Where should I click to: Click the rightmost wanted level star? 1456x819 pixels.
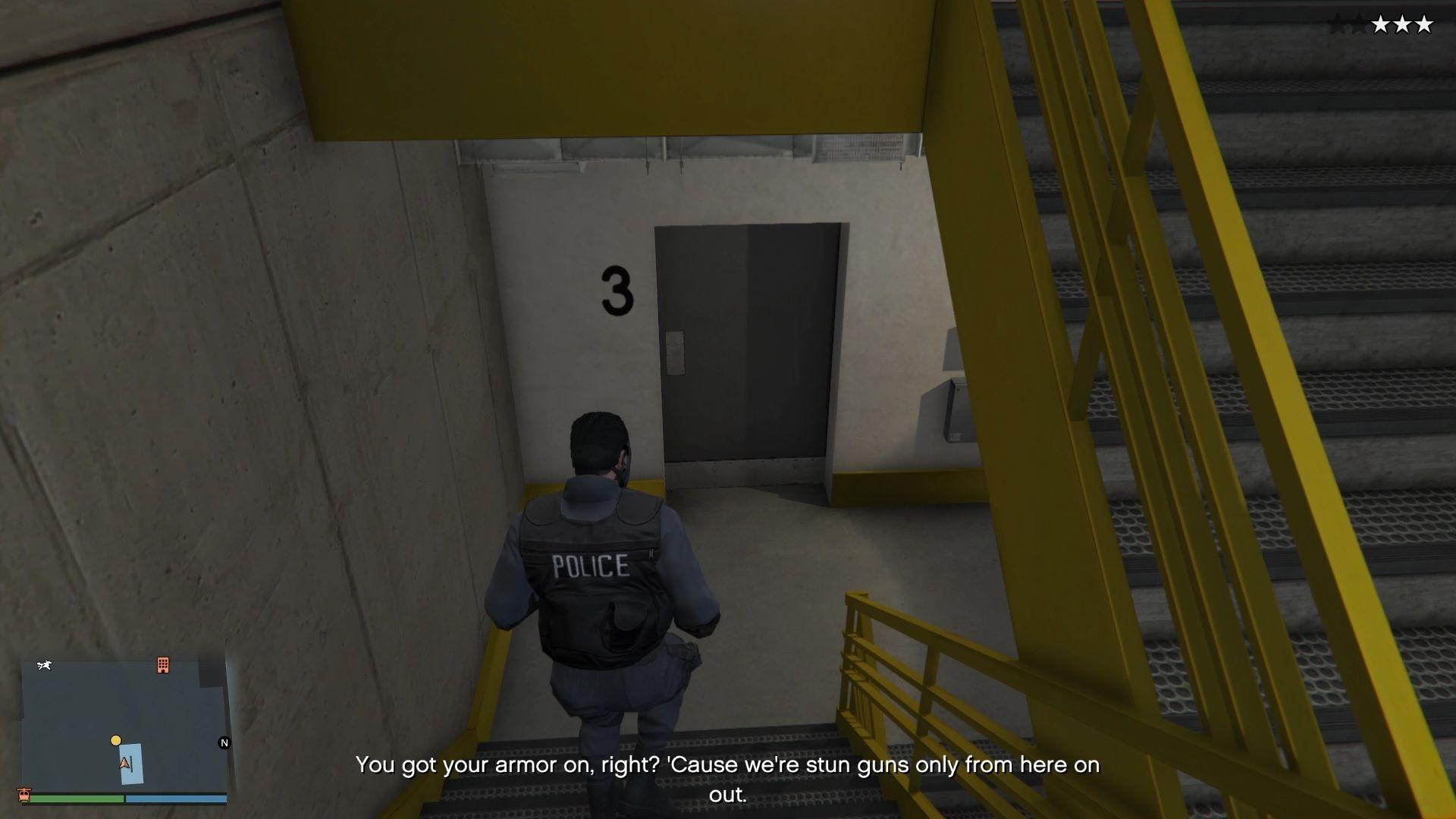(x=1425, y=25)
